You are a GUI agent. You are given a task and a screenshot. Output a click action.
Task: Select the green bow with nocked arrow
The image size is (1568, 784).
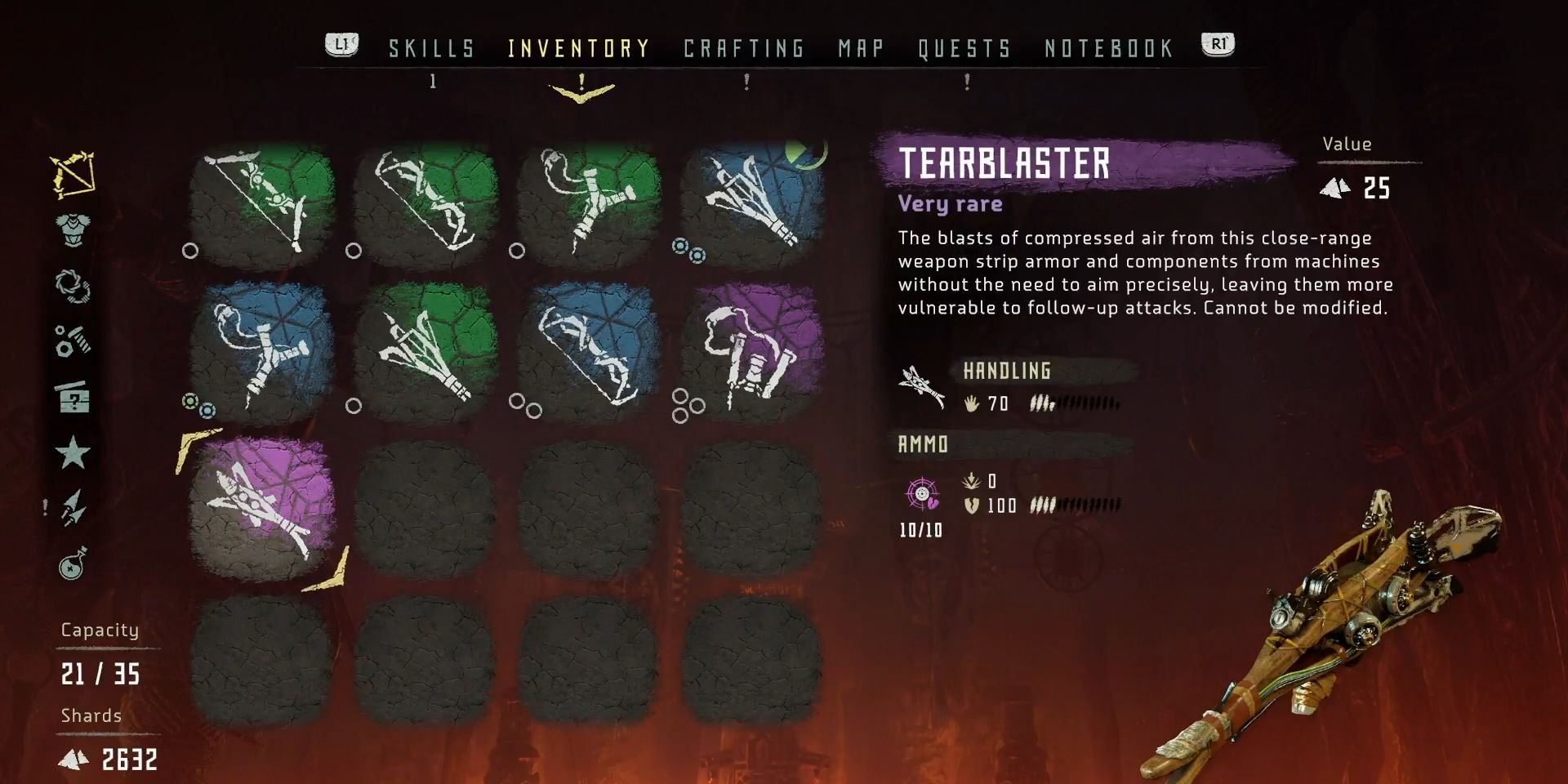click(x=261, y=202)
